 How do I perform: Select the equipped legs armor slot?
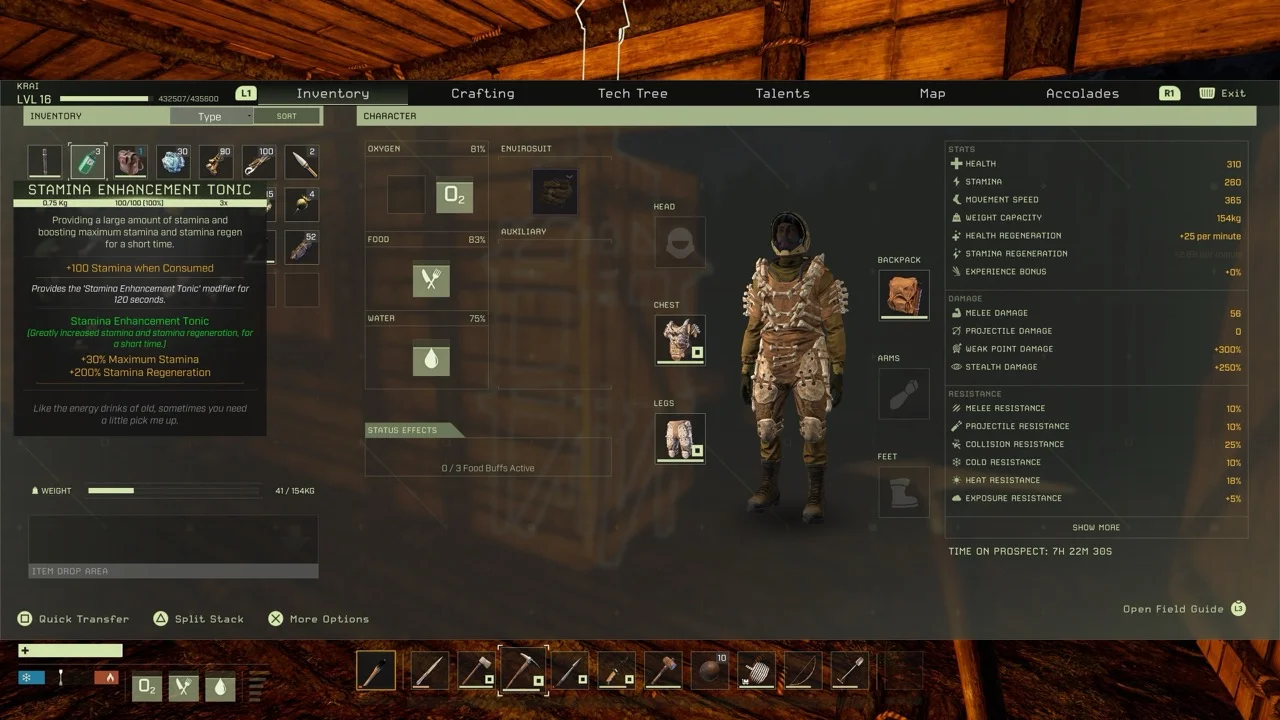click(x=680, y=438)
